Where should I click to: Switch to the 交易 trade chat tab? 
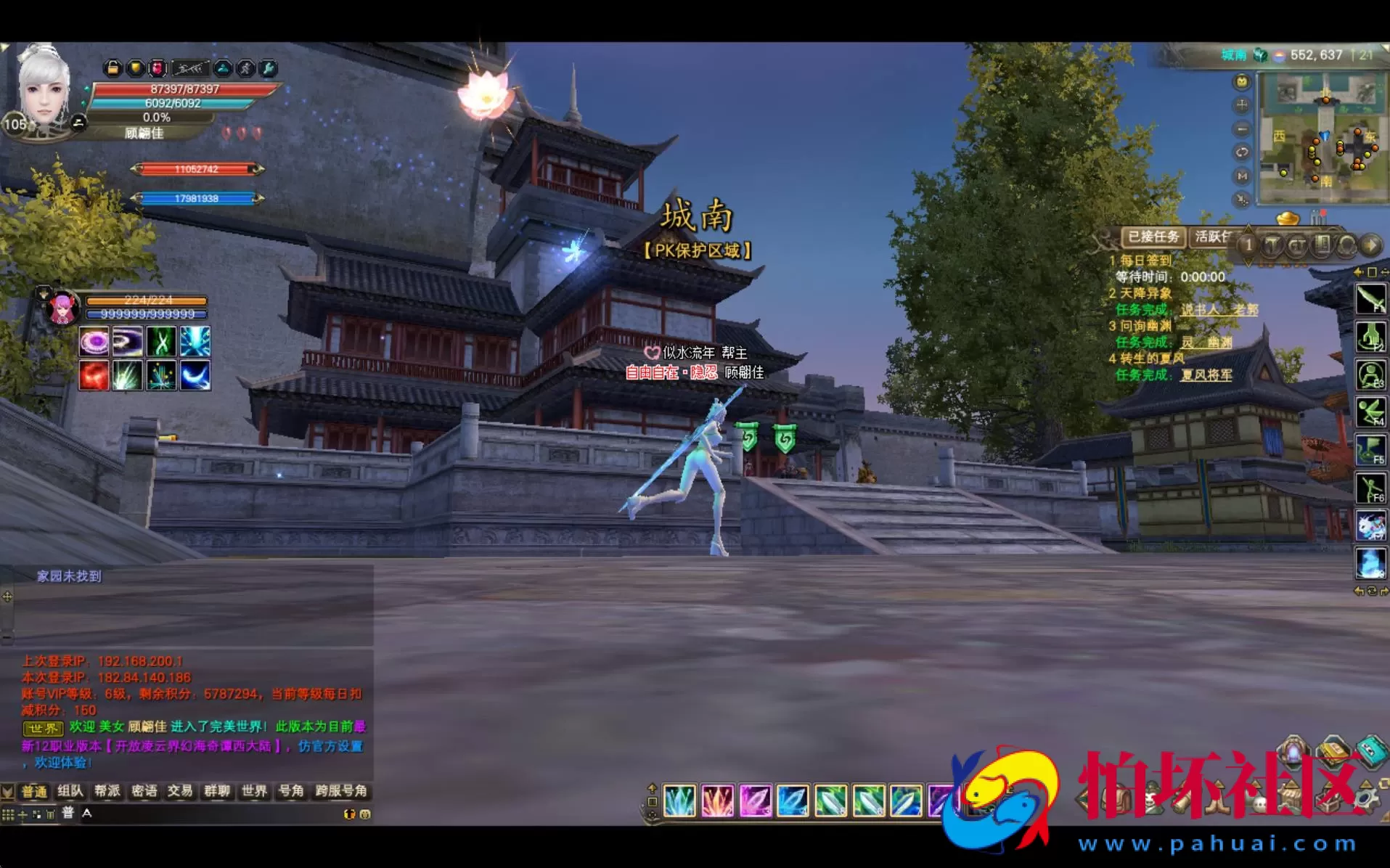[x=180, y=790]
